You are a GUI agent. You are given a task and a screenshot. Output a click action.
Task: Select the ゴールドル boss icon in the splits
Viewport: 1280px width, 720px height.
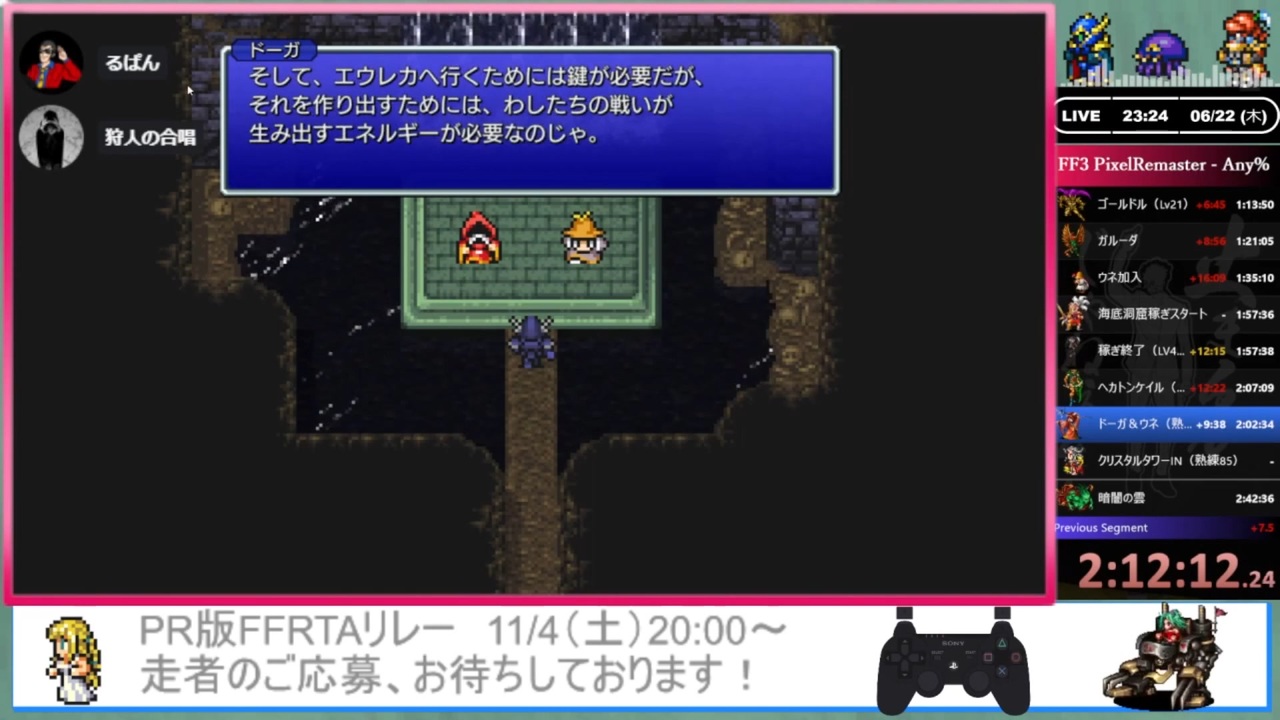1071,203
